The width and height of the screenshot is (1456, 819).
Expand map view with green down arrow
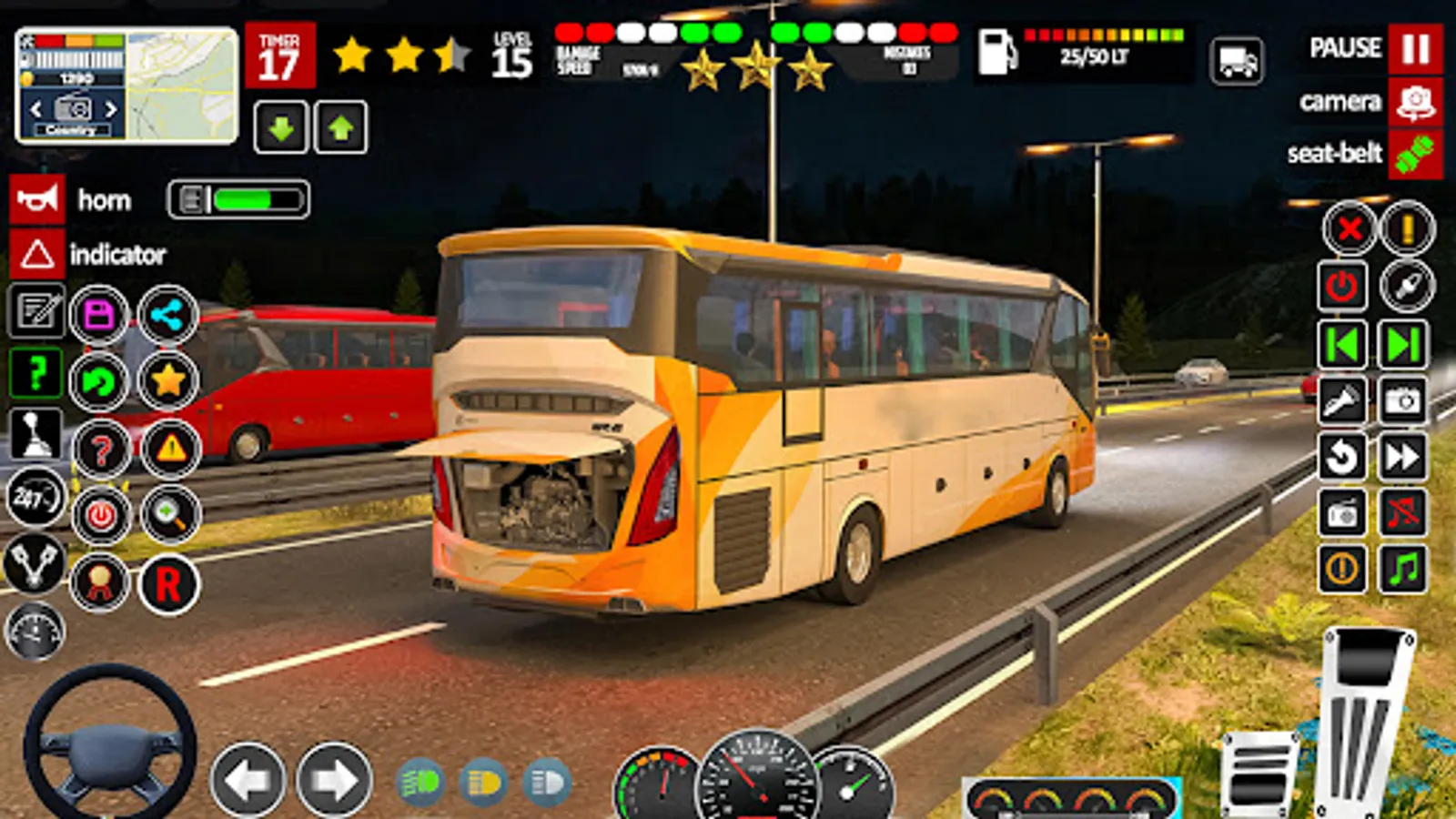[x=282, y=127]
